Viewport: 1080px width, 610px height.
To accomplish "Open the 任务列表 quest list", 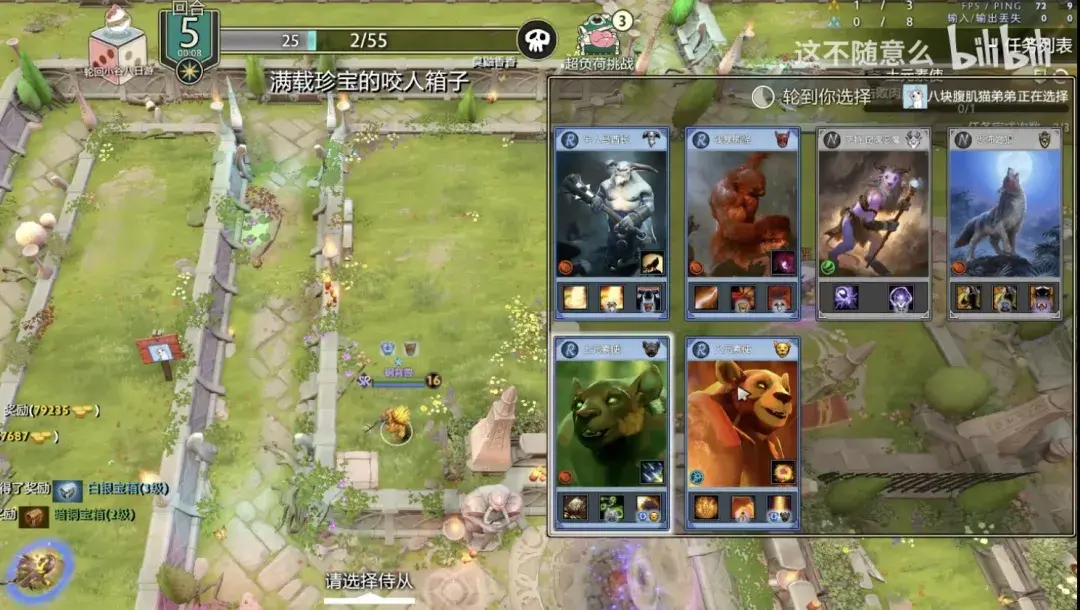I will [1040, 45].
